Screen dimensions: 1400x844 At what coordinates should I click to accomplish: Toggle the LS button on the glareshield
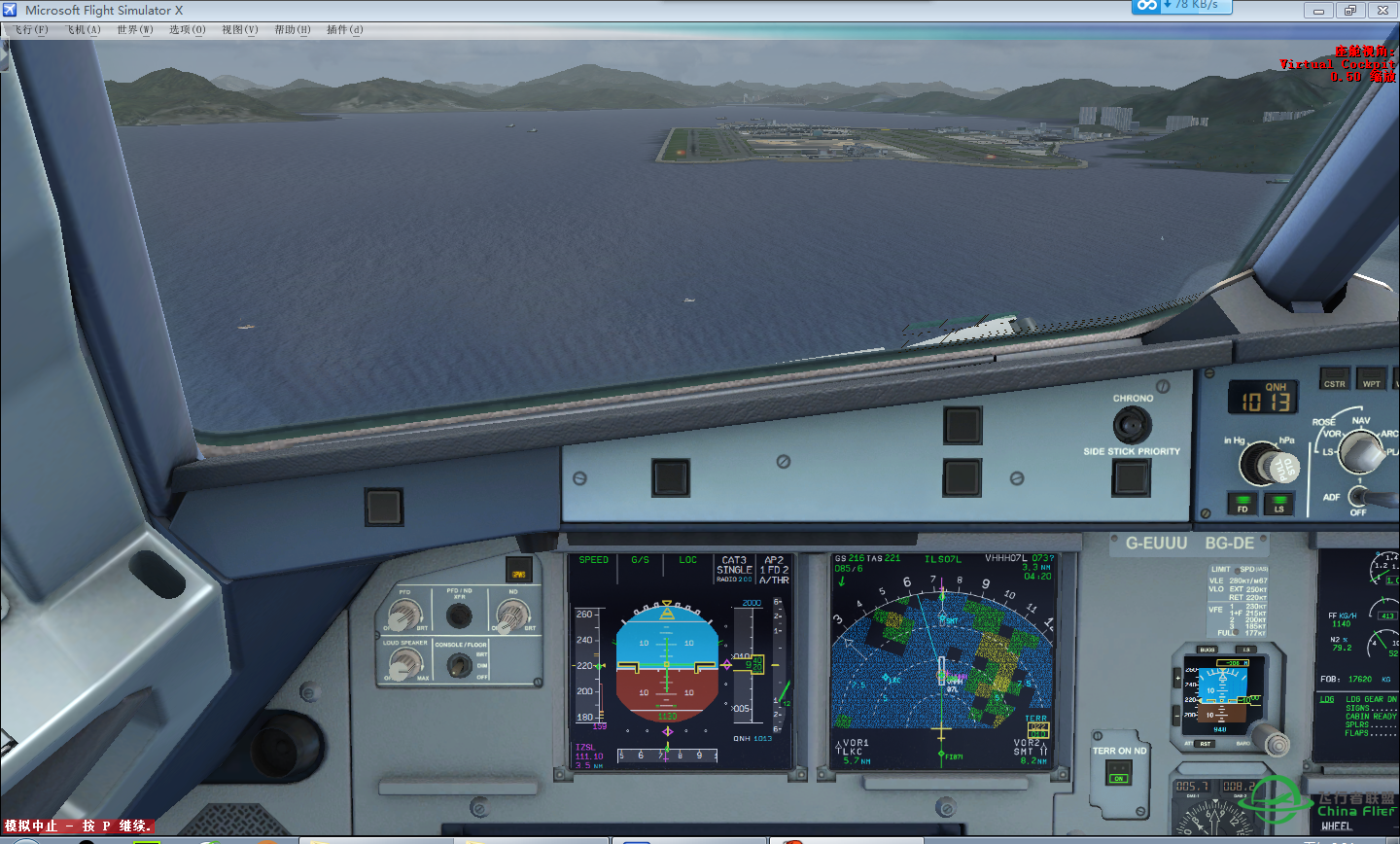coord(1280,504)
